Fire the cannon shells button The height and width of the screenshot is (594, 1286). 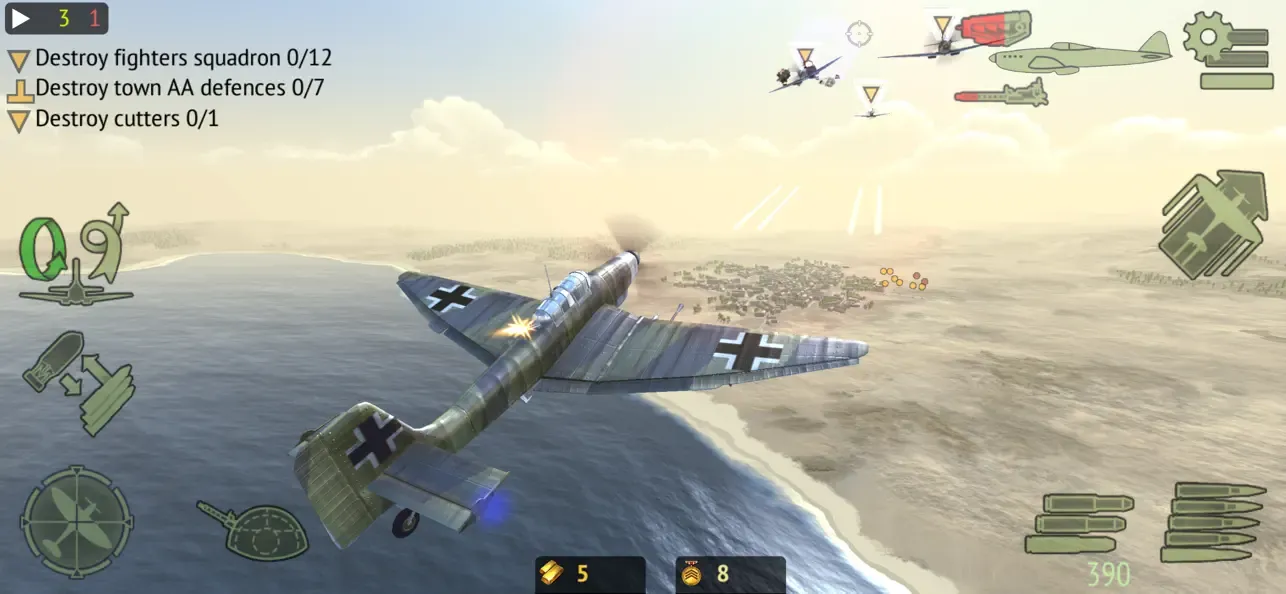[1076, 522]
